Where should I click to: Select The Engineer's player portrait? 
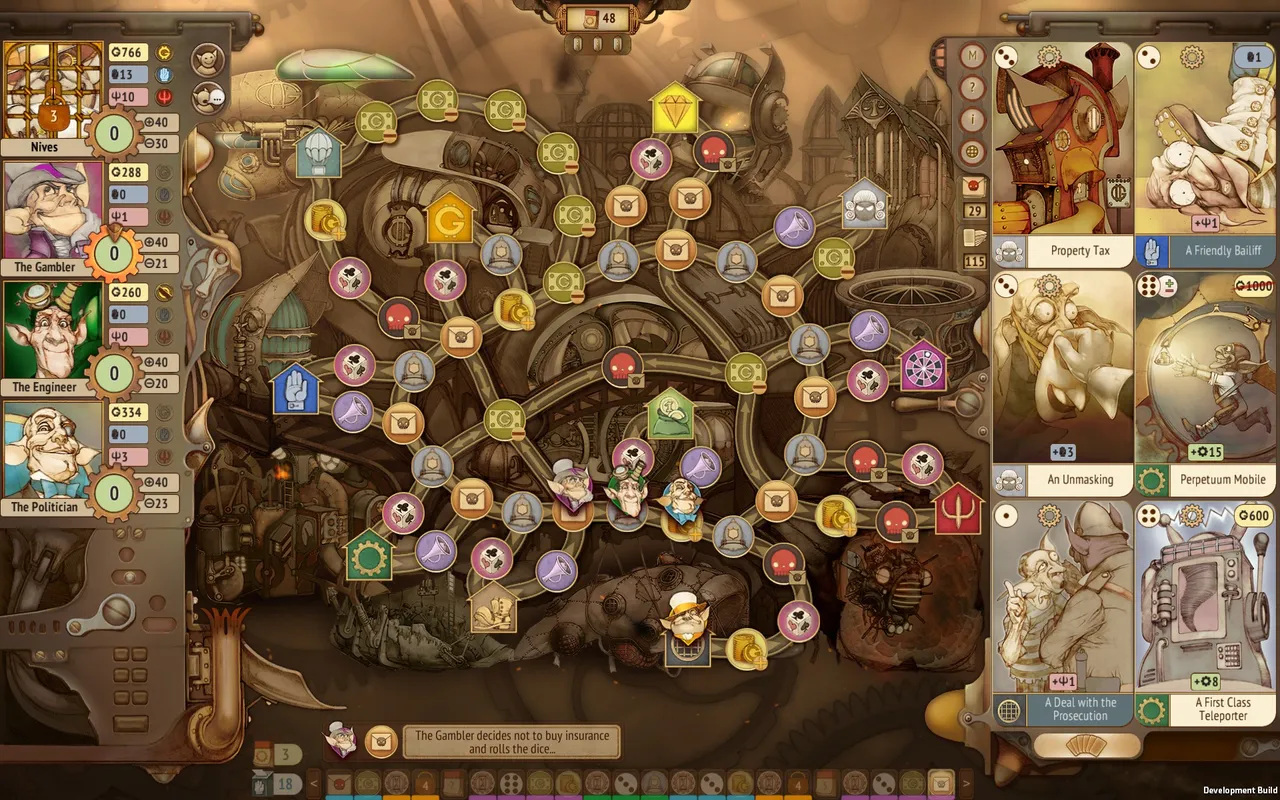point(53,331)
